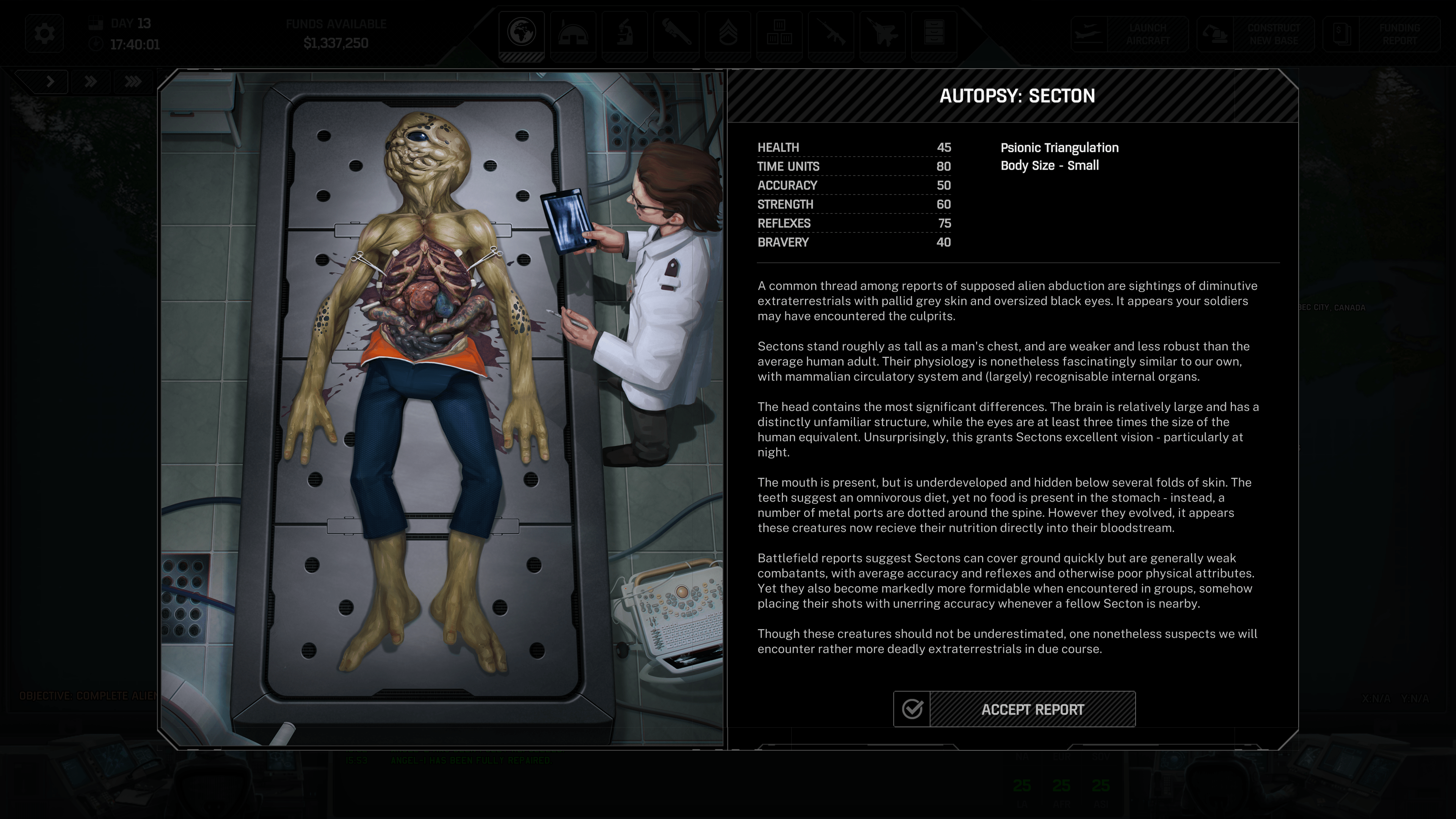Open the fighter jet aircraft tab

point(882,33)
